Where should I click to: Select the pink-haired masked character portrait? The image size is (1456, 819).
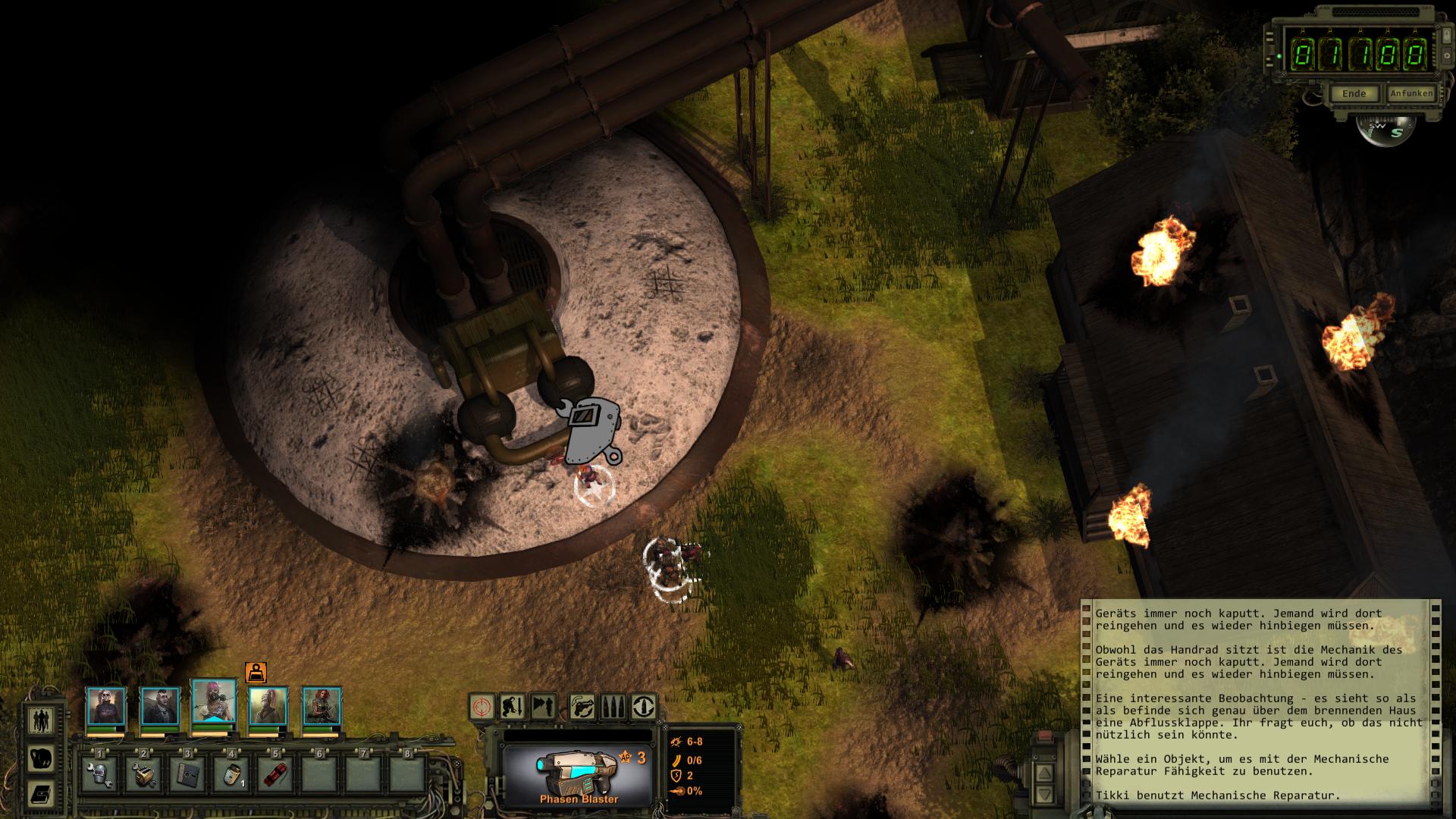click(214, 703)
